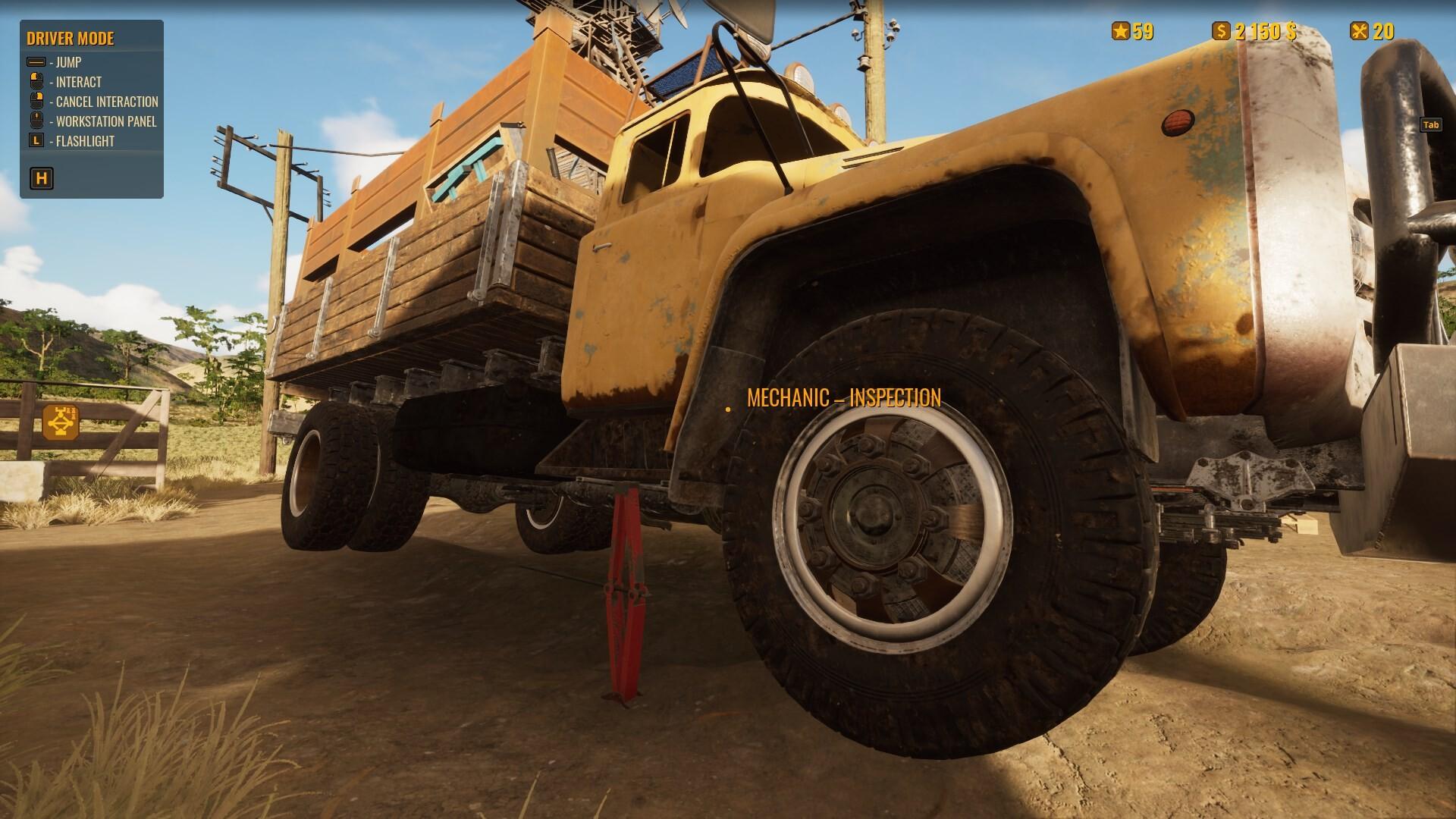The image size is (1456, 819).
Task: Click the spacebar icon beside JUMP
Action: 36,64
